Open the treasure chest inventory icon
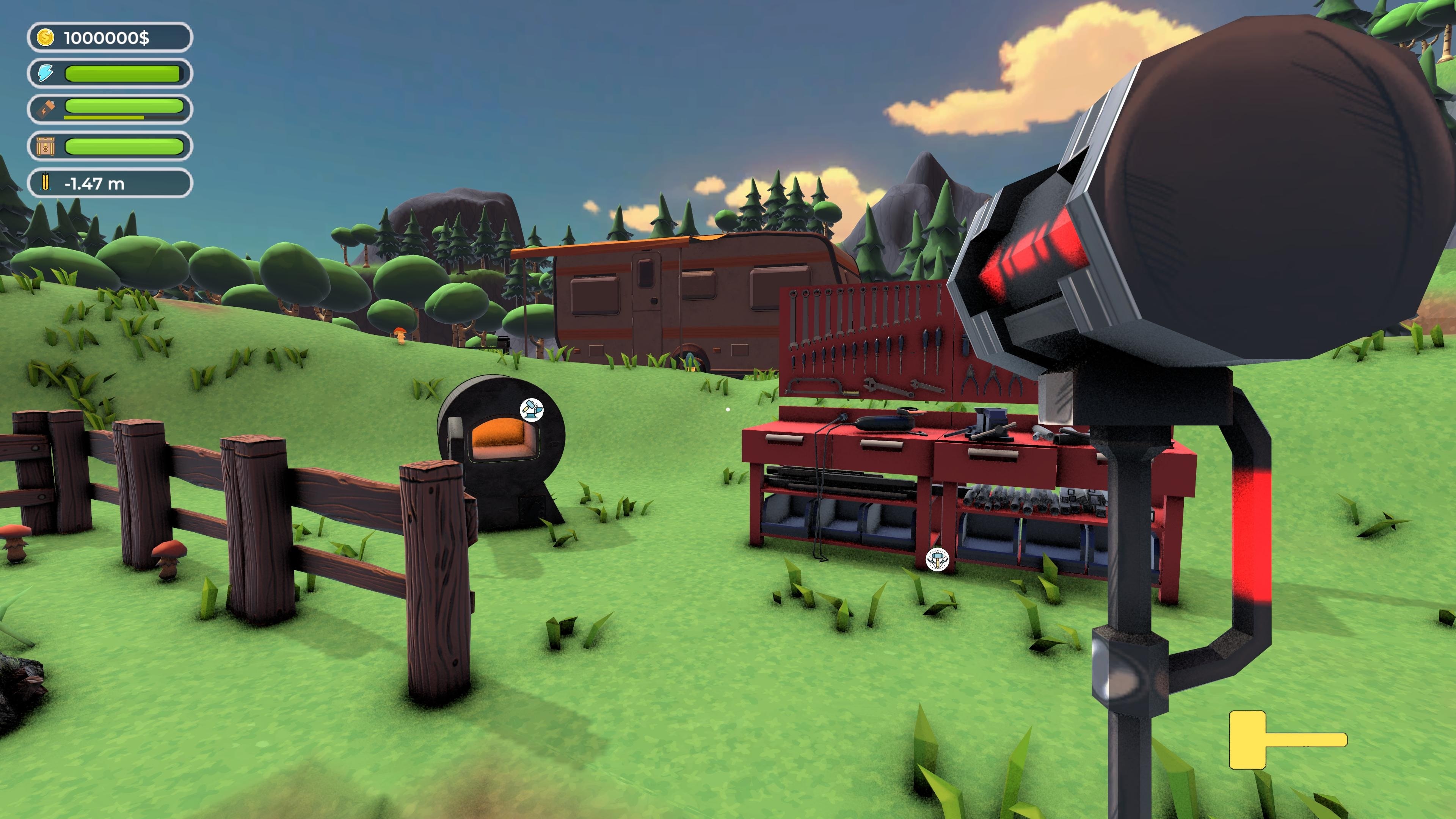 pyautogui.click(x=45, y=146)
